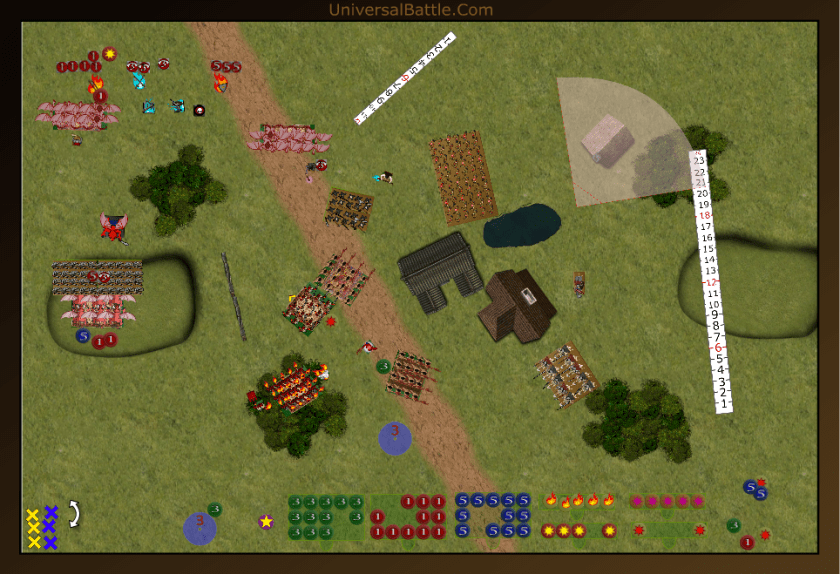Viewport: 840px width, 574px height.
Task: Click the UniversalBattle.Com title
Action: 411,10
